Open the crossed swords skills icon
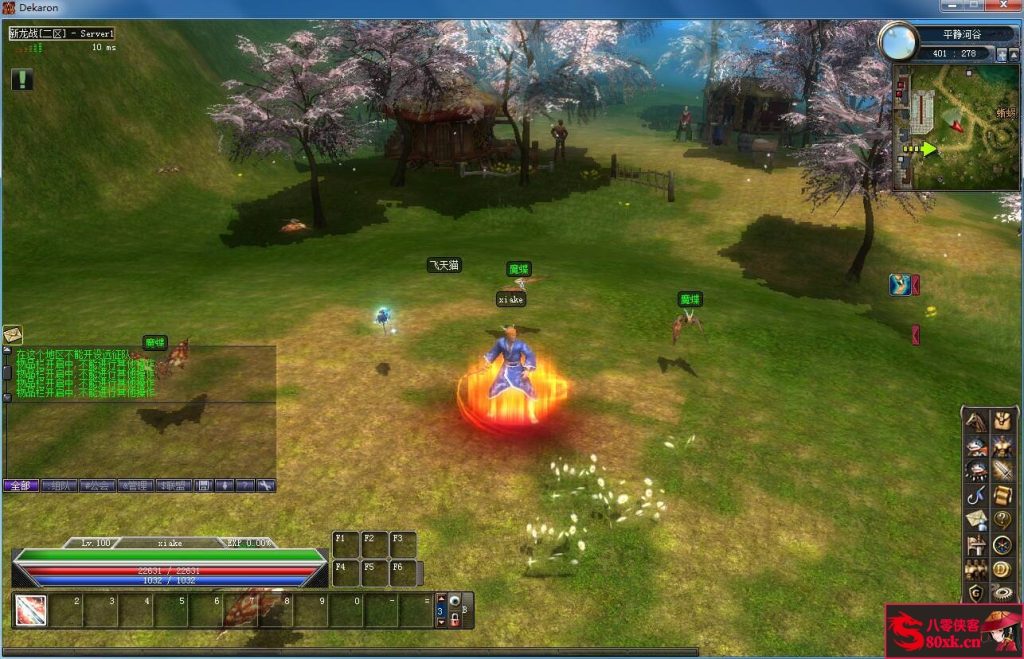 [1001, 471]
